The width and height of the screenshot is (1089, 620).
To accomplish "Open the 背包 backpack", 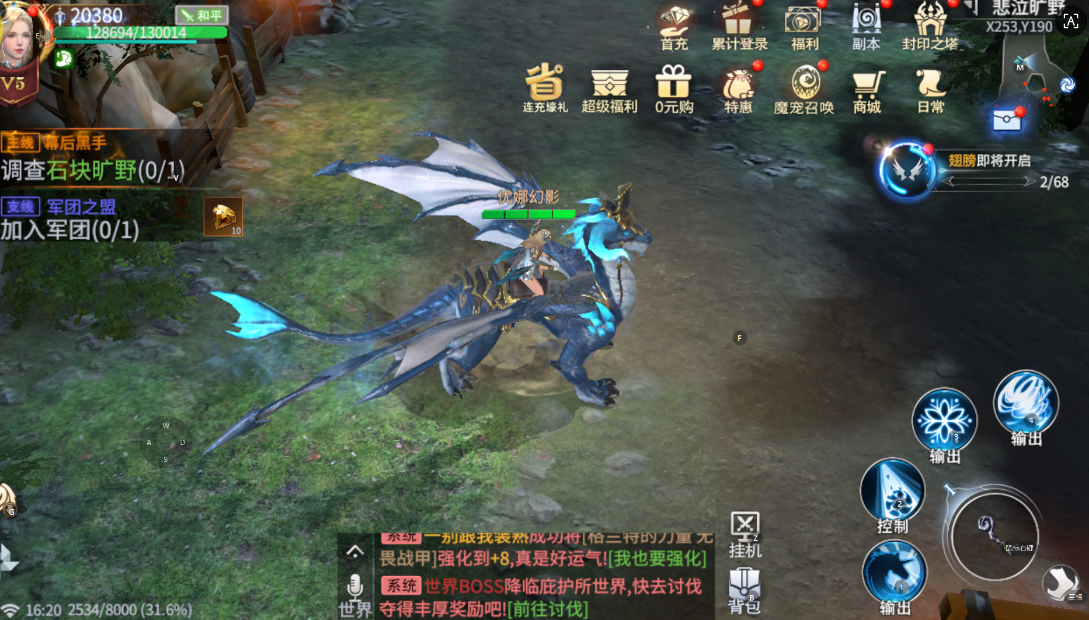I will (x=744, y=590).
